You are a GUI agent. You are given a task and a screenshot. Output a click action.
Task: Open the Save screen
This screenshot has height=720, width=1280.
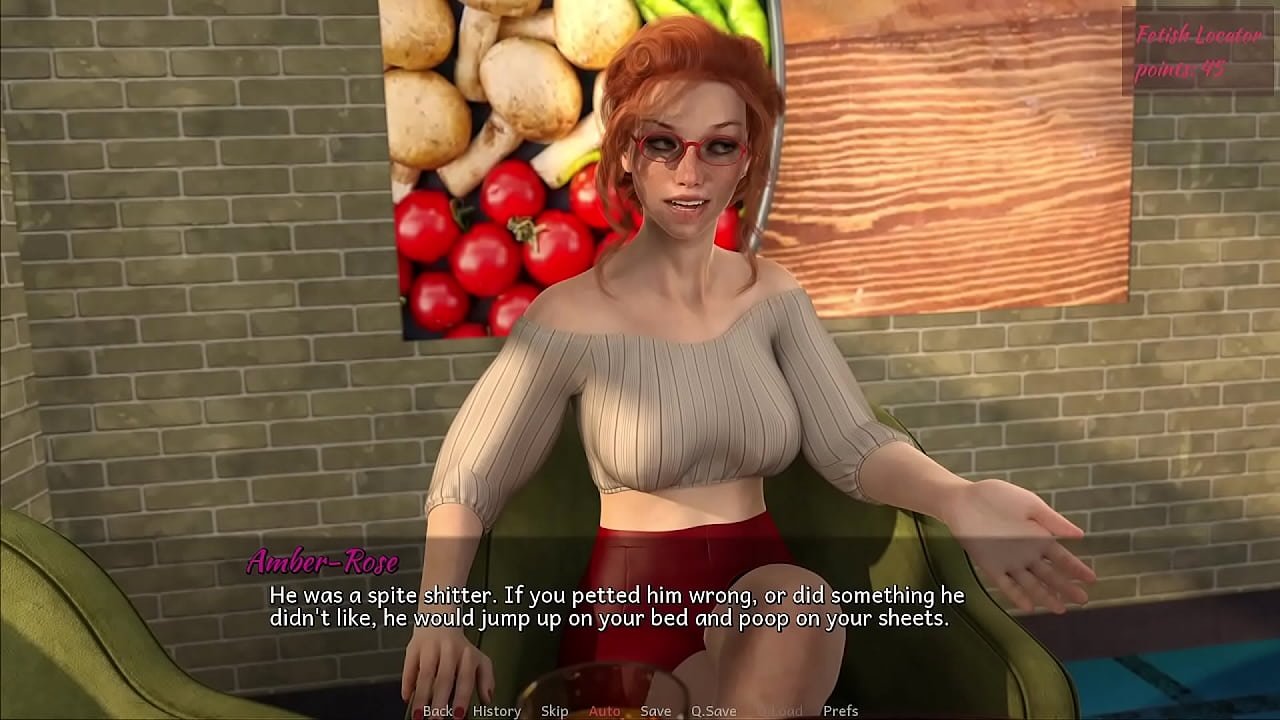[655, 711]
